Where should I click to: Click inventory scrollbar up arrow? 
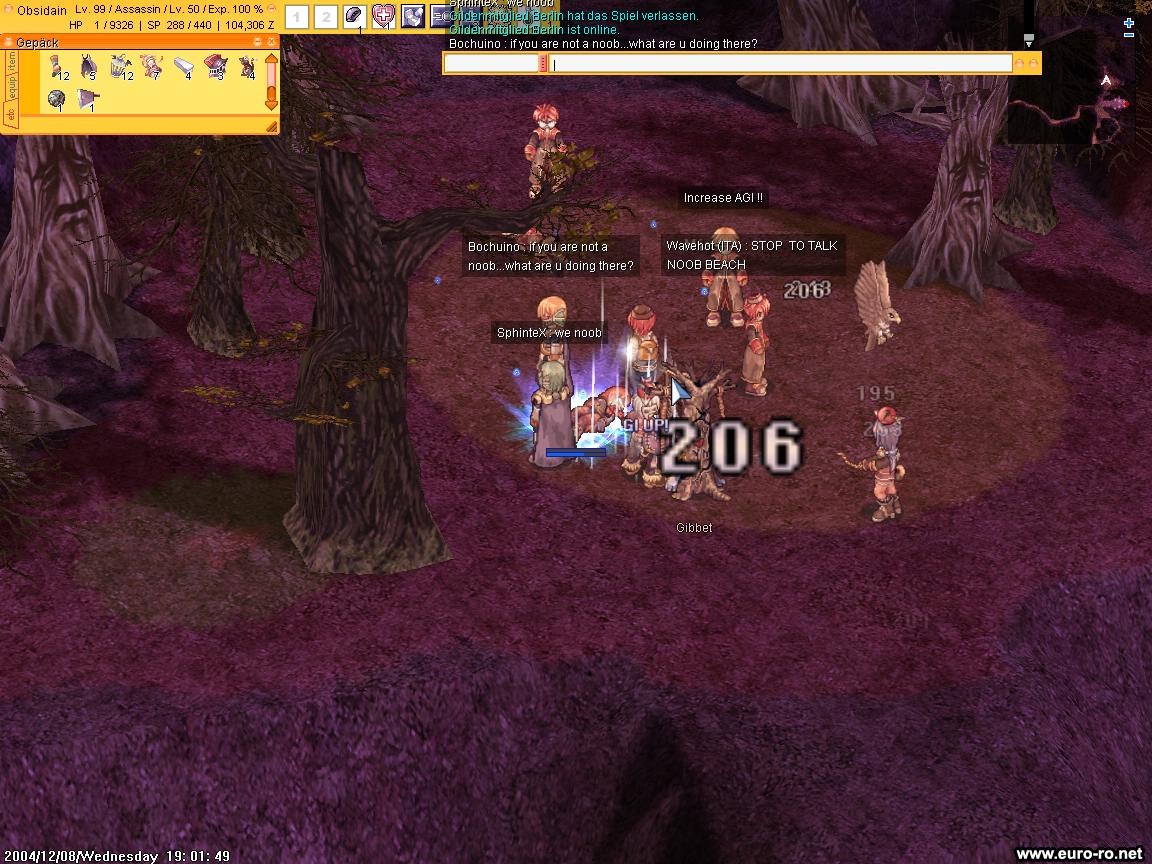(x=271, y=59)
